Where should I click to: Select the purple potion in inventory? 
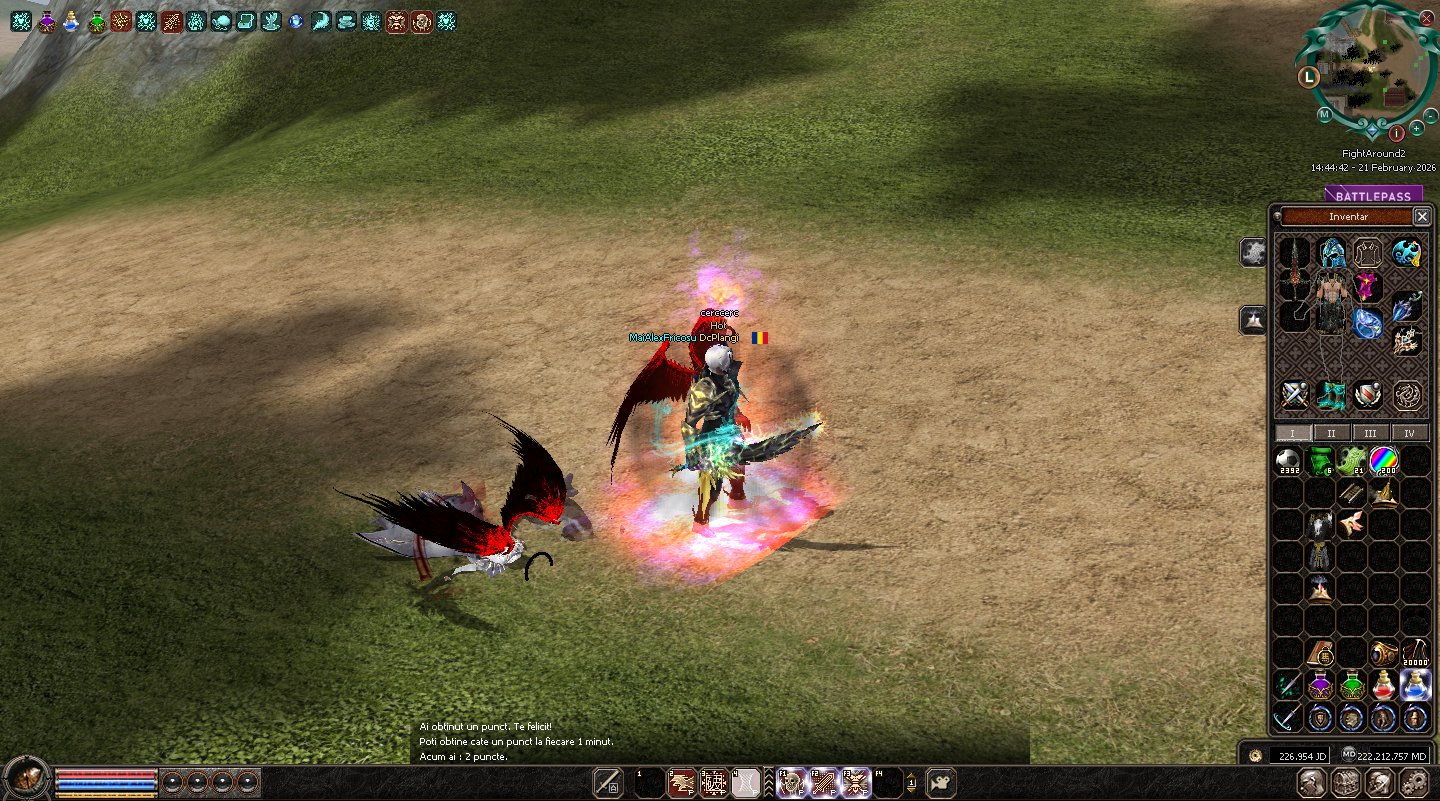pyautogui.click(x=1321, y=685)
